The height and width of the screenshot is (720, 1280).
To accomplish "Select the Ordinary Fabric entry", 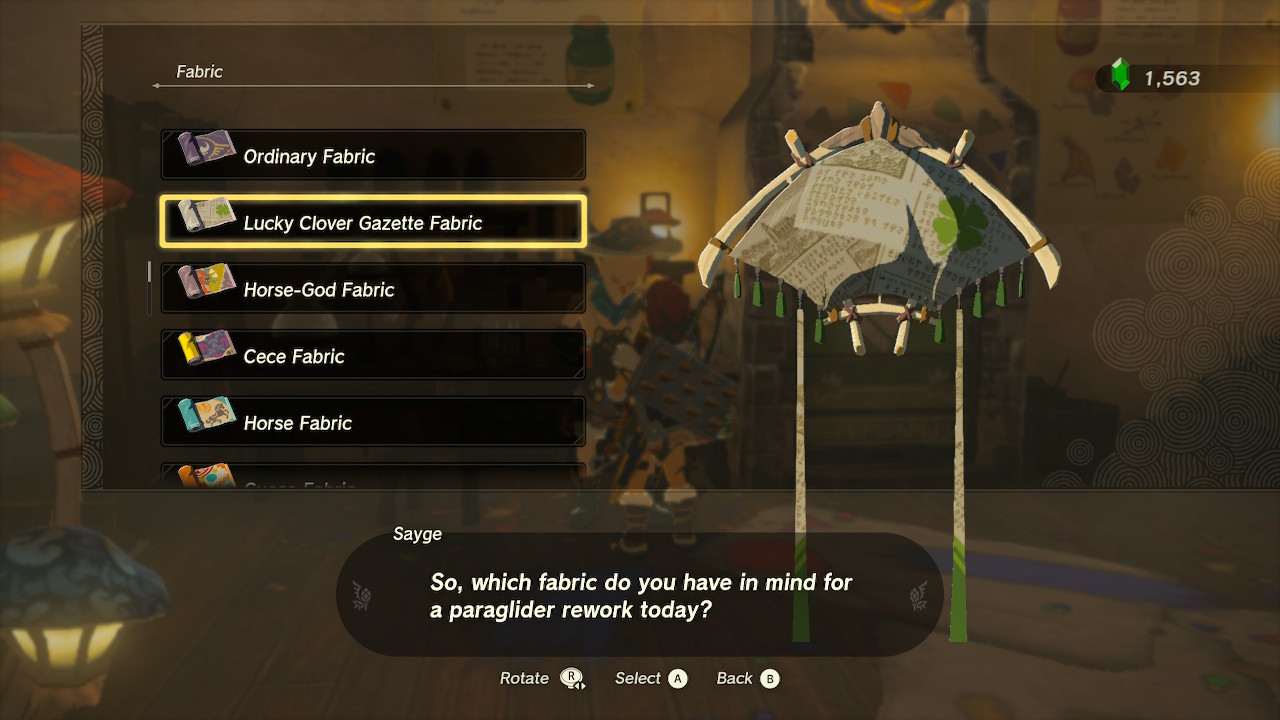I will [x=373, y=155].
